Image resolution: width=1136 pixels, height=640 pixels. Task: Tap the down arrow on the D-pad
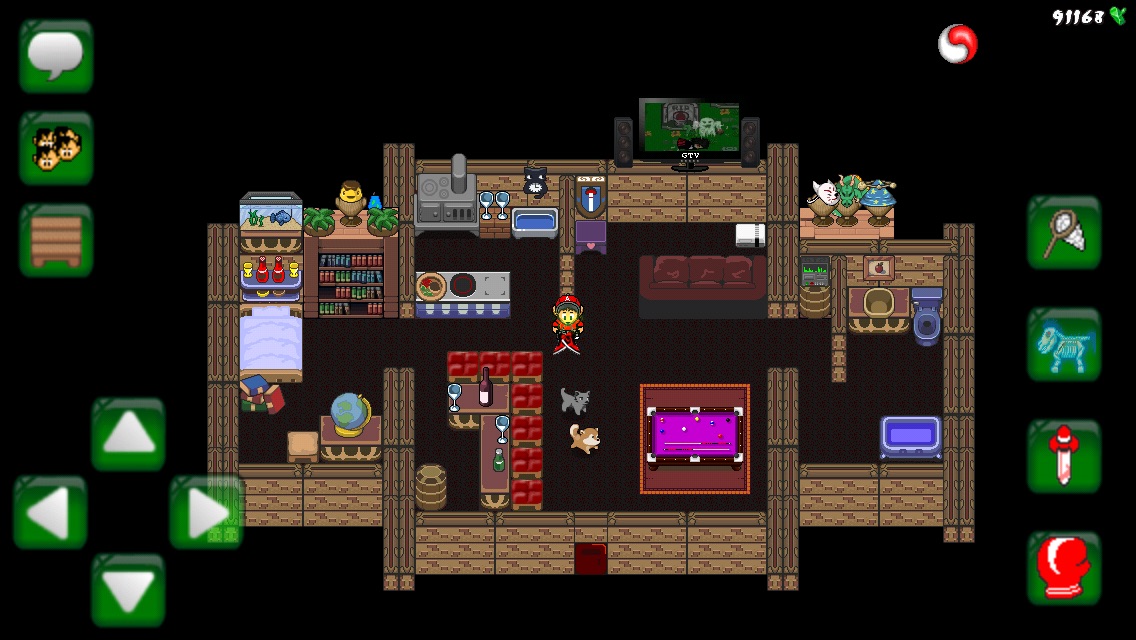pos(128,590)
